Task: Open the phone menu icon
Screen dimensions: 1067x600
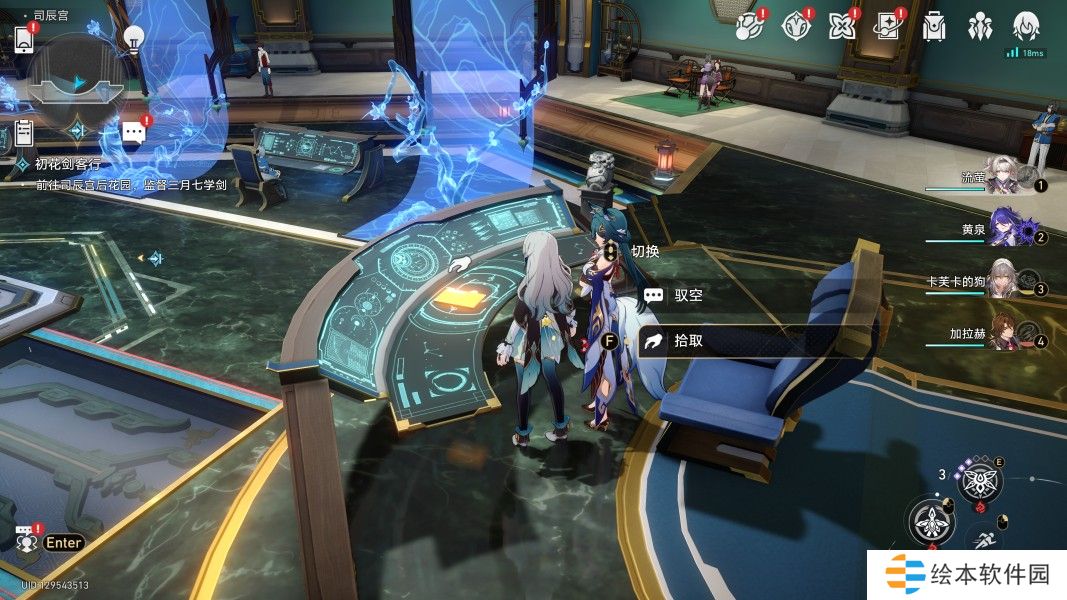Action: point(25,39)
